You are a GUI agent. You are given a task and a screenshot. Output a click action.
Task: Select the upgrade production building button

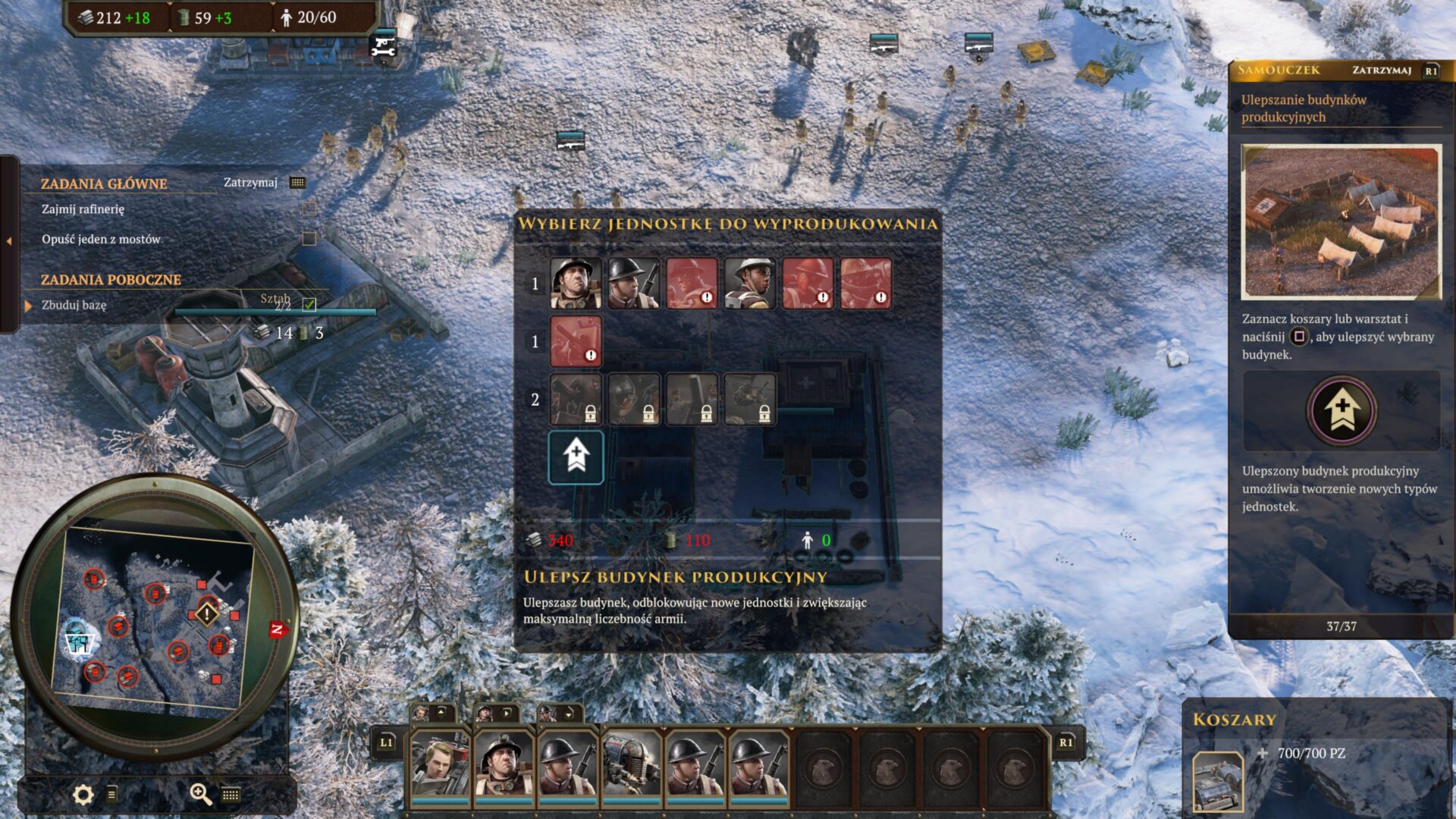576,457
